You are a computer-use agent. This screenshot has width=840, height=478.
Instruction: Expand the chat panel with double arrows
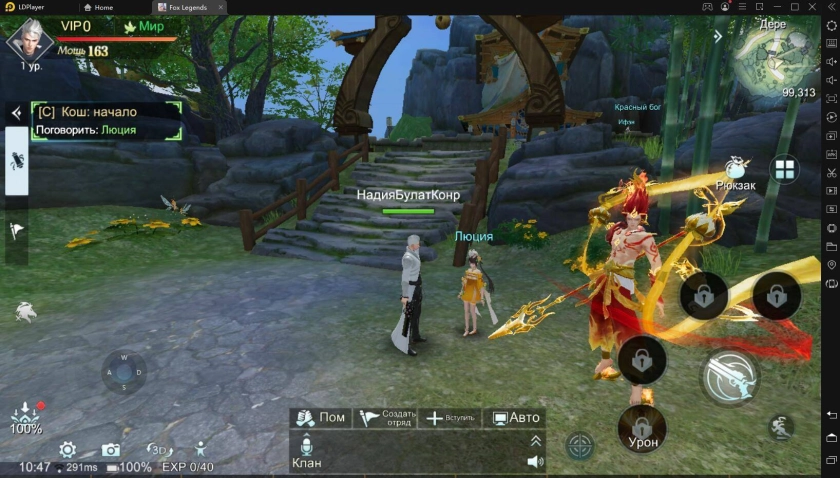pos(535,441)
